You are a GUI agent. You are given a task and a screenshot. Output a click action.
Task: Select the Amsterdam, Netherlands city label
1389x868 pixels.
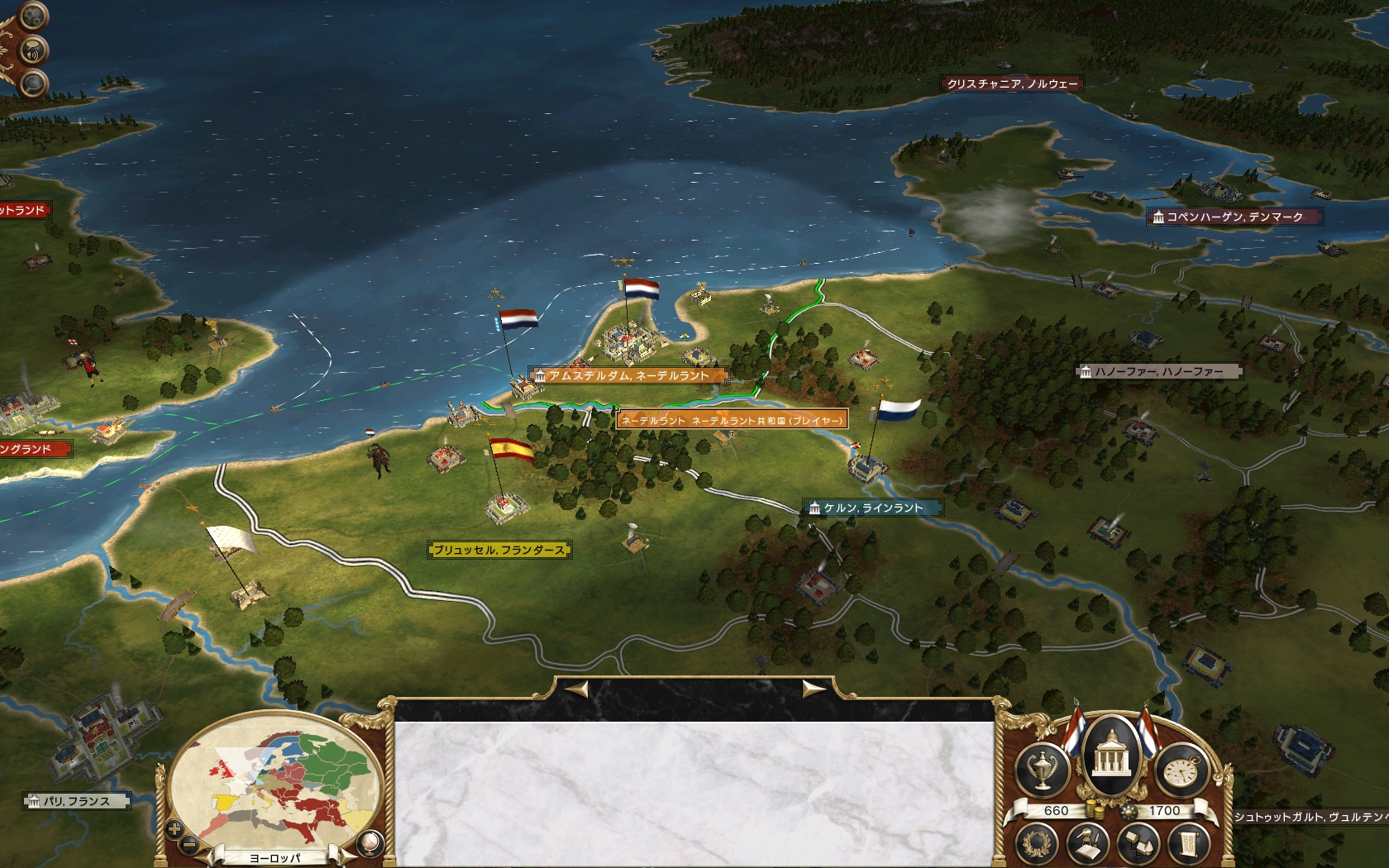tap(628, 376)
